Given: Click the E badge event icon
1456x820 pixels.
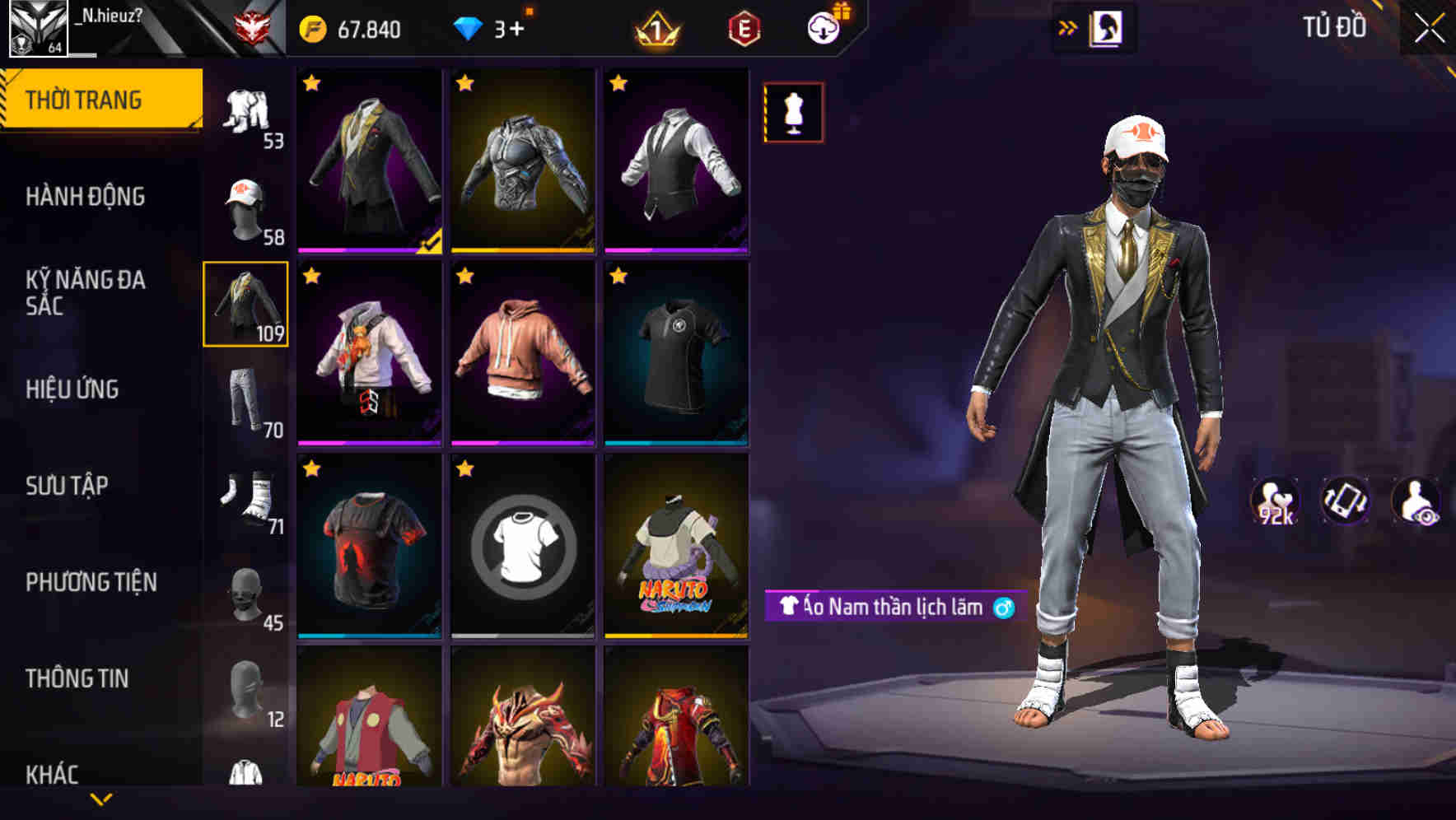Looking at the screenshot, I should click(x=742, y=26).
